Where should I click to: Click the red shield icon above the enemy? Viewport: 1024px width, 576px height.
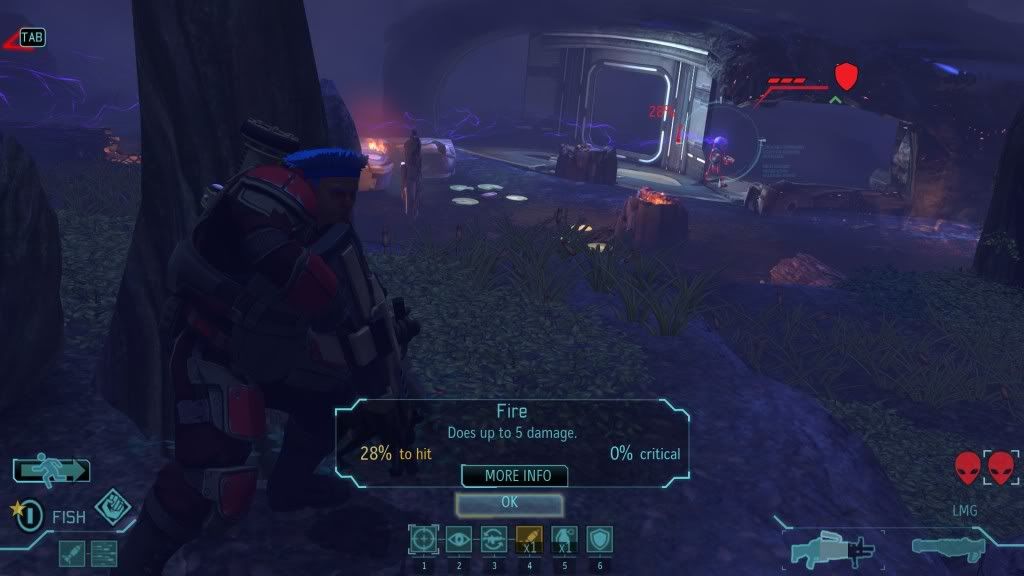847,75
